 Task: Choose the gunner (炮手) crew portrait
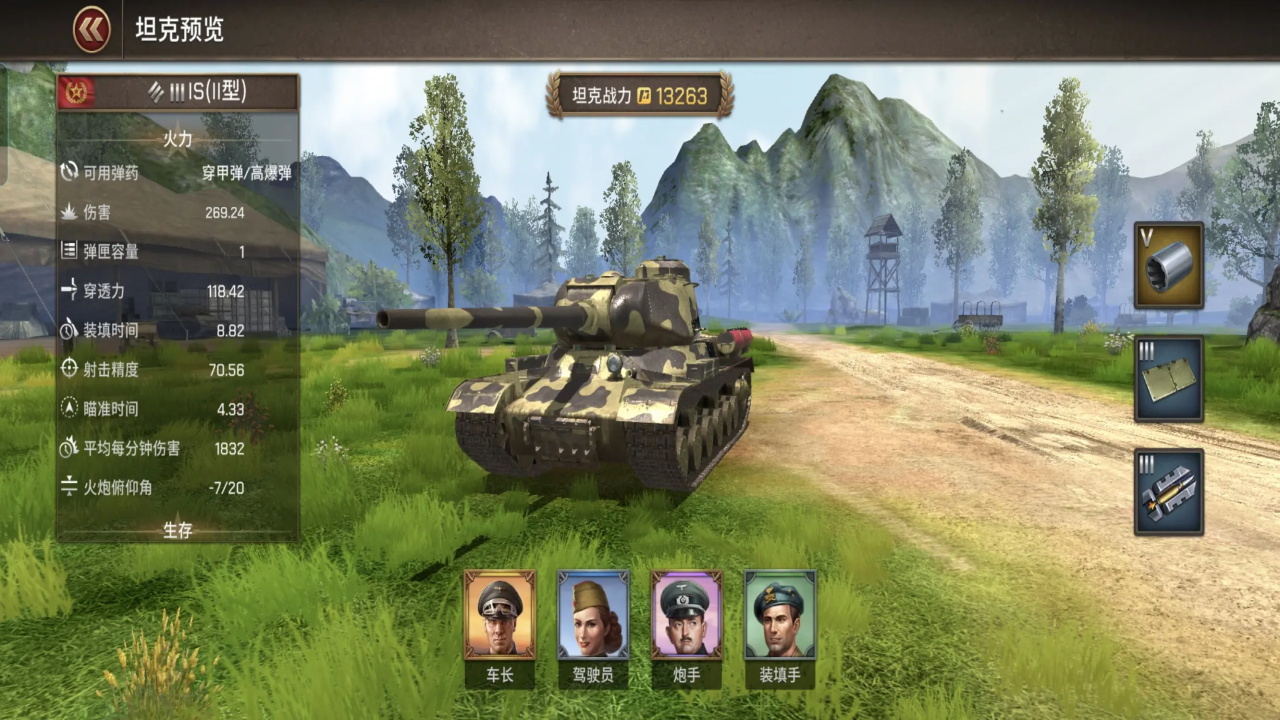point(686,614)
